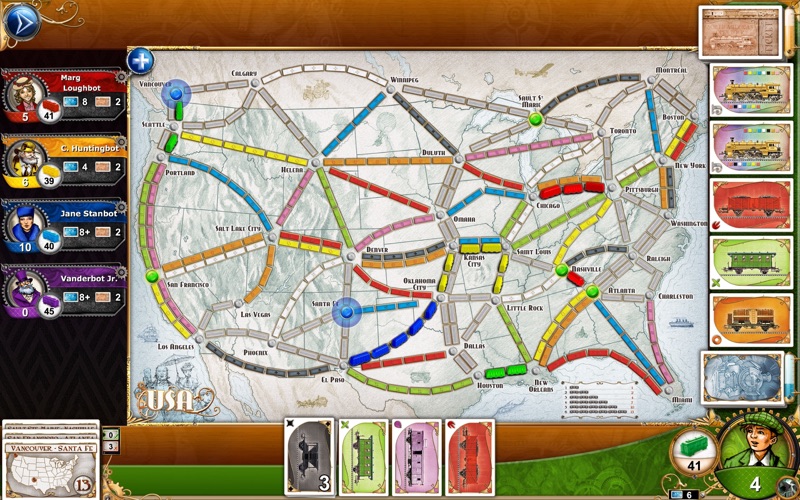
Task: Click the Santa Fe city marker on the map
Action: 346,314
